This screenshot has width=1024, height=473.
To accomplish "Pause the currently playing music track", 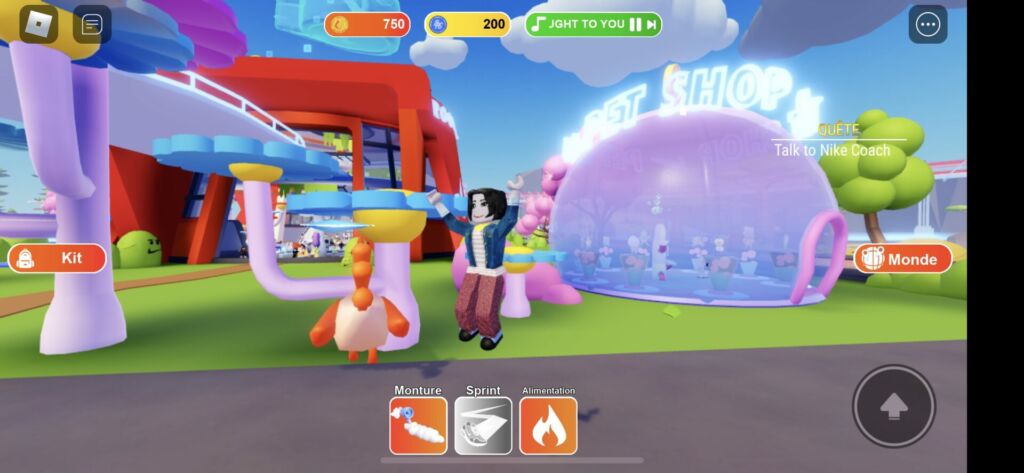I will [x=635, y=24].
